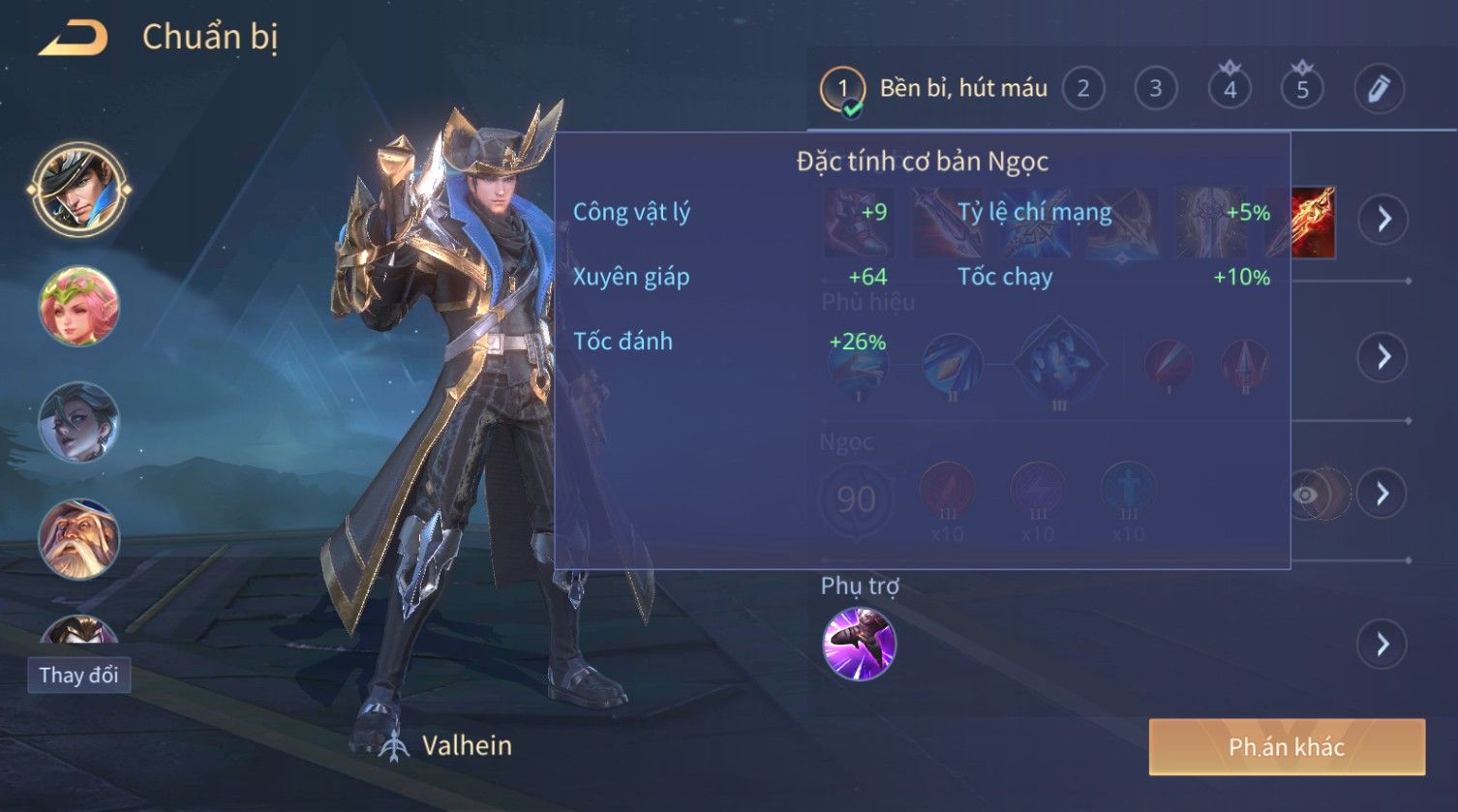Click the Thay đổi button
Screen dimensions: 1458x812
(x=78, y=675)
